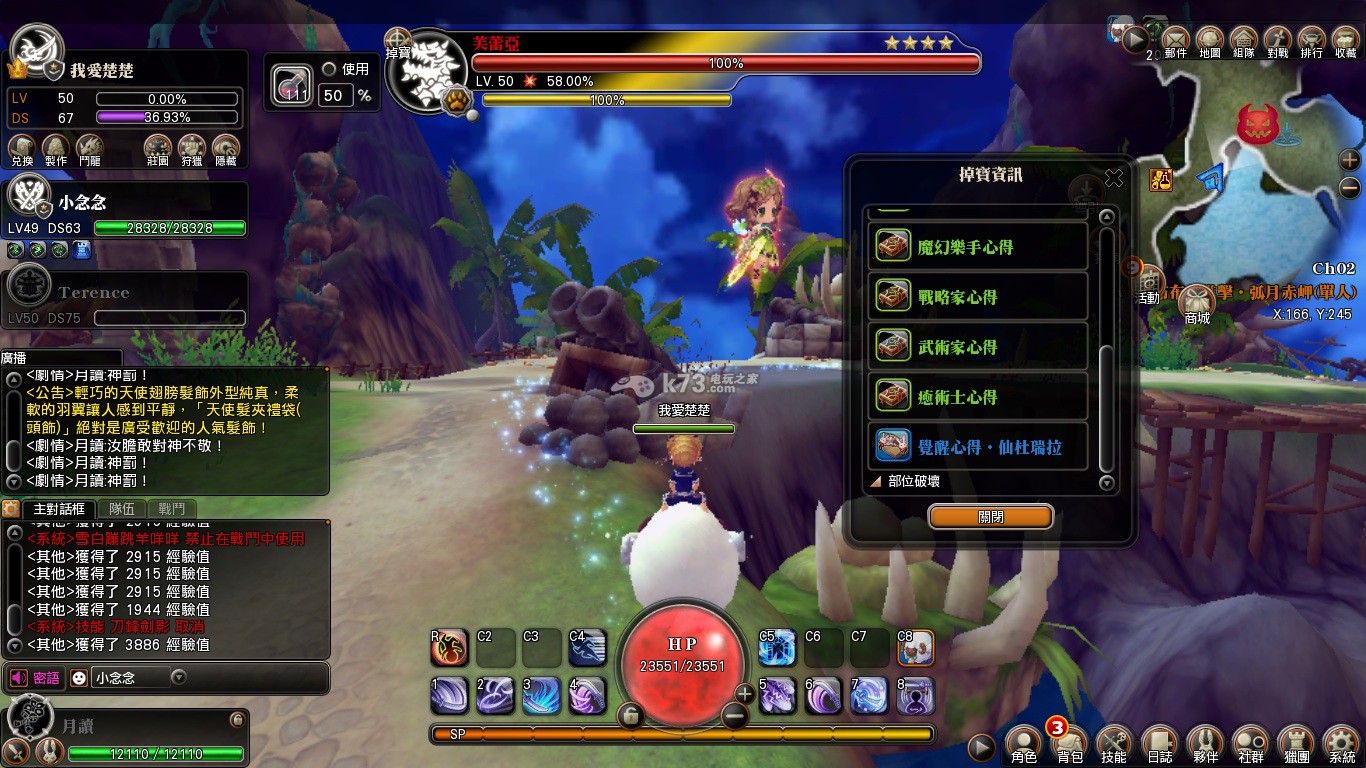Close the 掉寶資訊 drop info window
The height and width of the screenshot is (768, 1366).
coord(1113,178)
